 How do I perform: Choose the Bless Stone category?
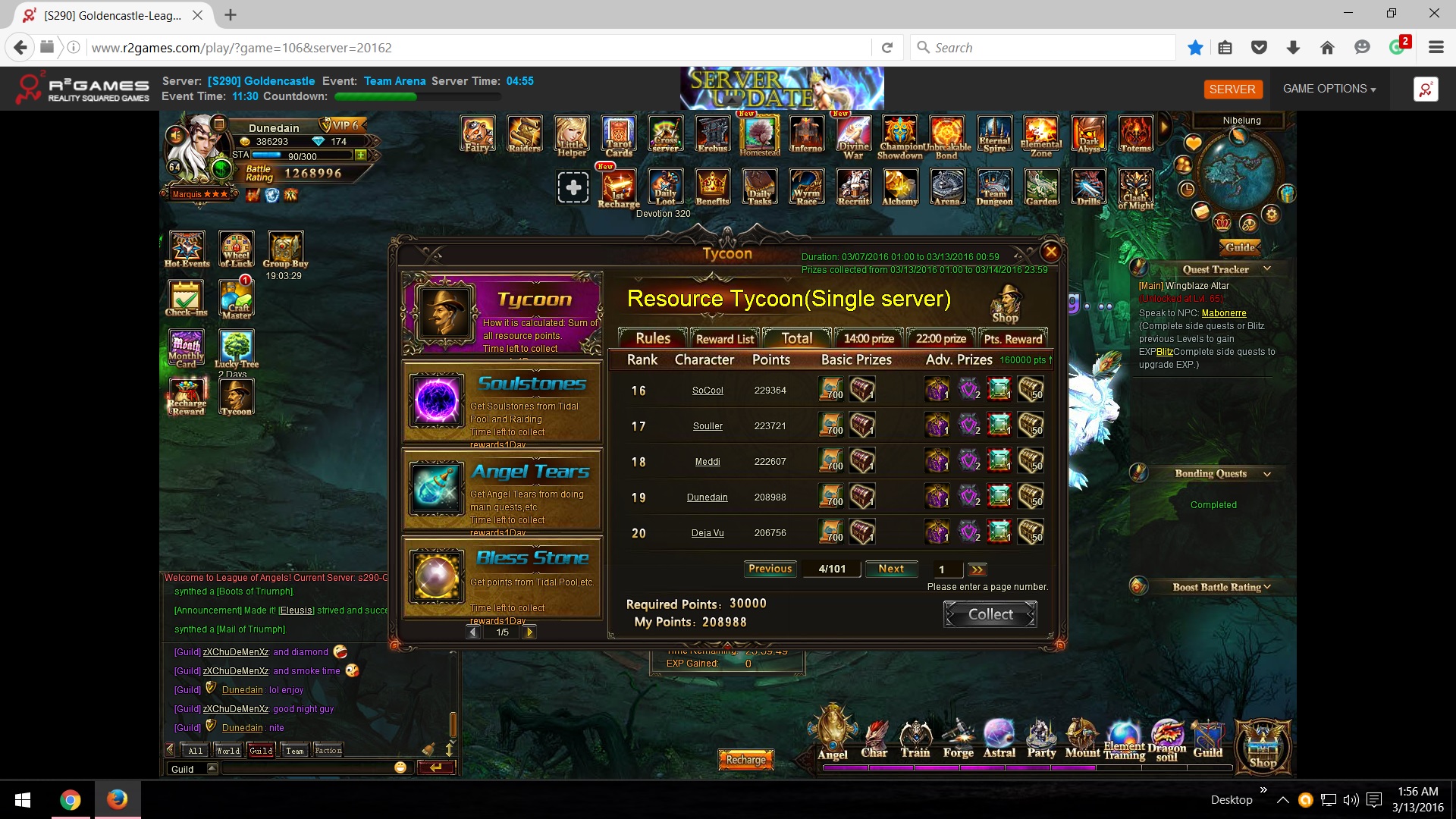pos(502,578)
